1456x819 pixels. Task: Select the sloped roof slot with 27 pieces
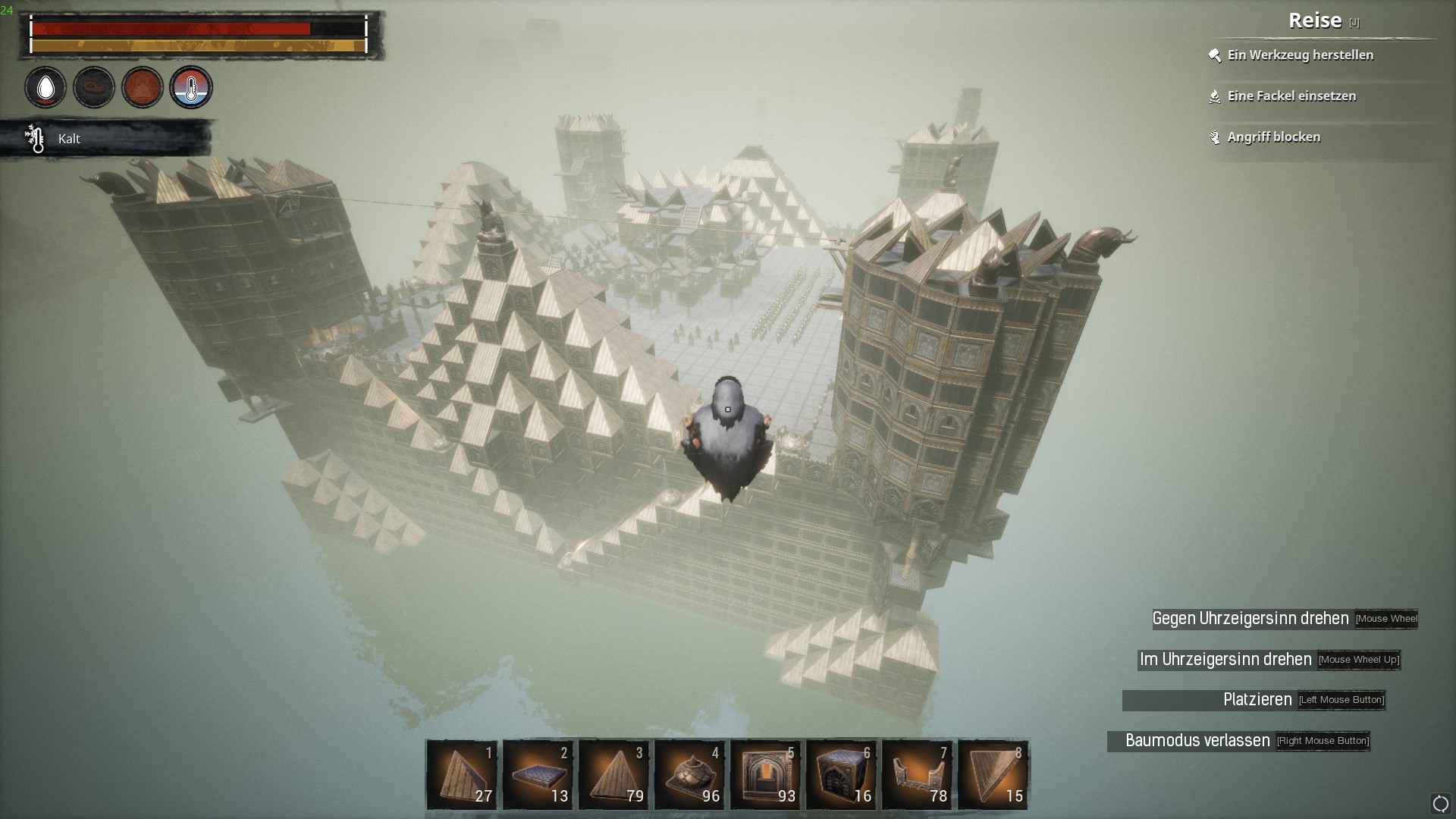pos(462,774)
